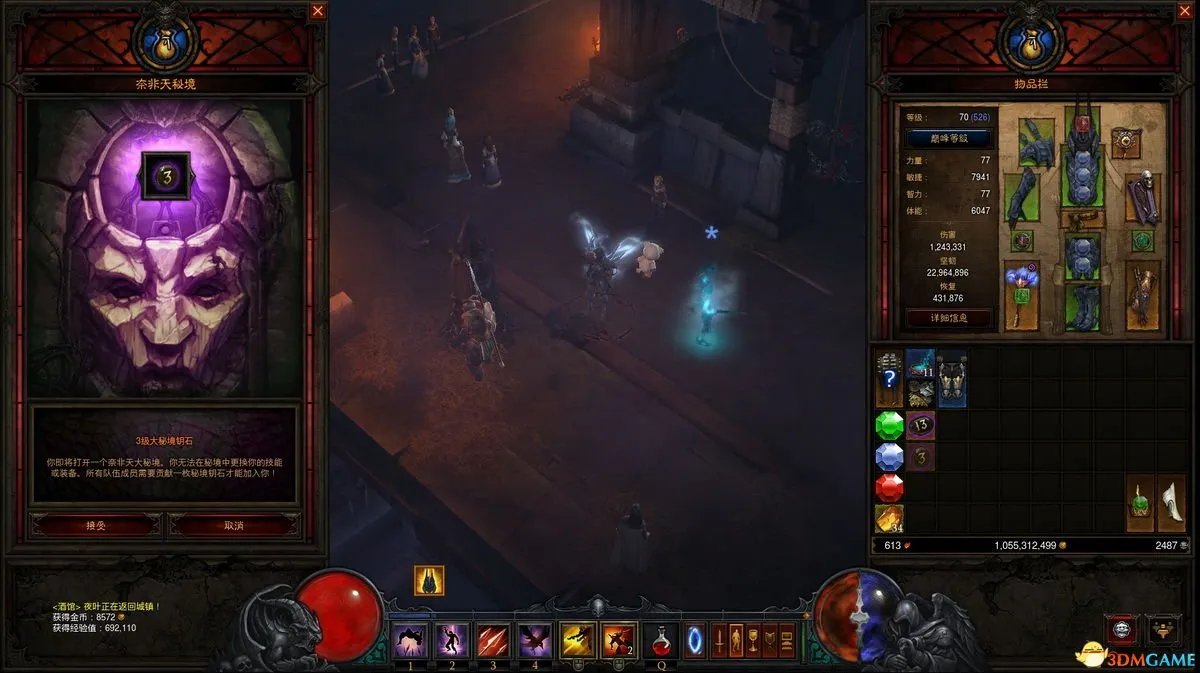Open the blue town portal icon
The height and width of the screenshot is (673, 1200).
[x=694, y=639]
